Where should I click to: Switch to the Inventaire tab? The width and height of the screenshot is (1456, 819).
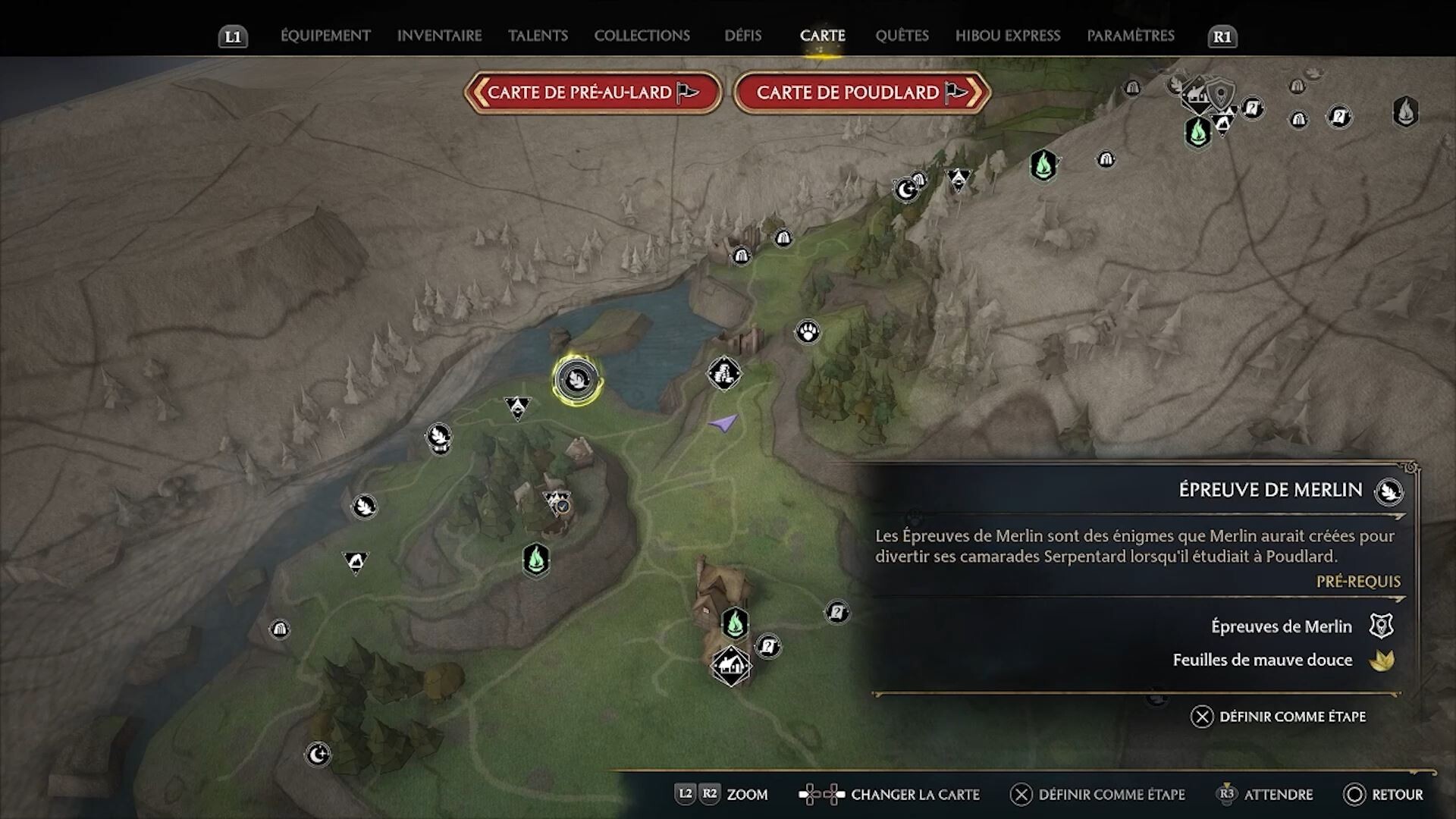[439, 36]
